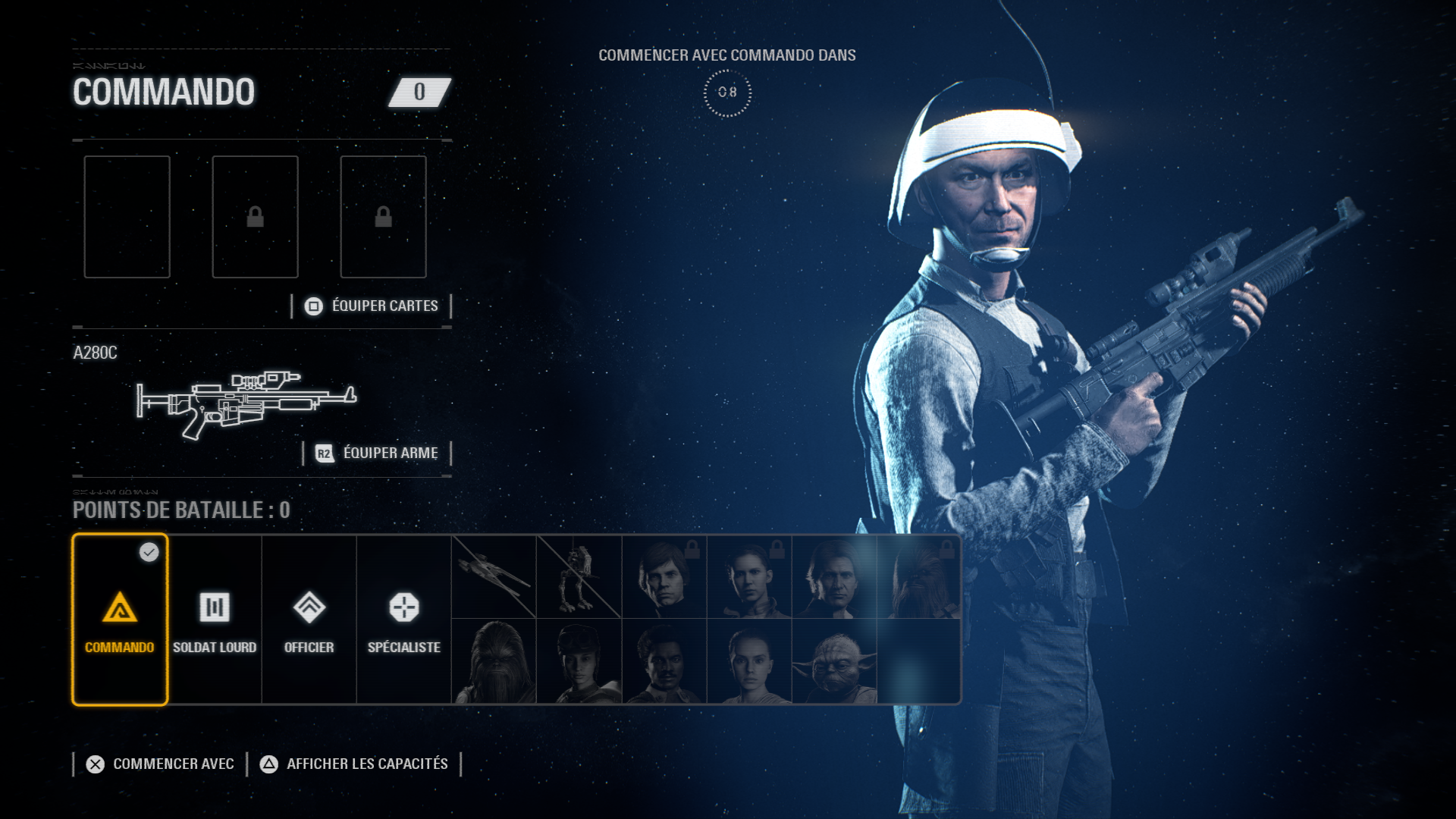Choose the Han Solo hero portrait
This screenshot has height=819, width=1456.
tap(834, 577)
